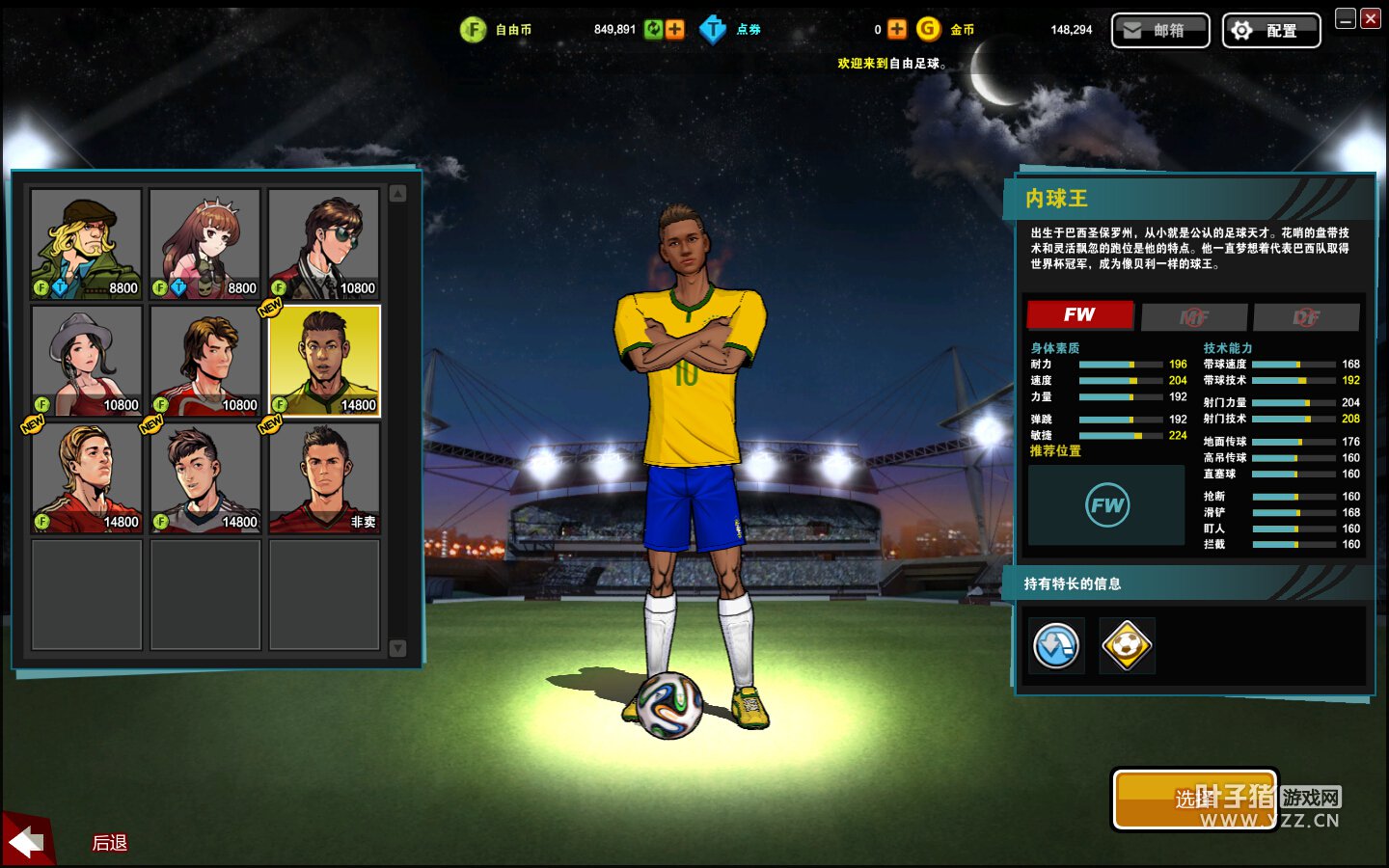Pick the character wearing sunglasses
Image resolution: width=1389 pixels, height=868 pixels.
click(x=324, y=244)
